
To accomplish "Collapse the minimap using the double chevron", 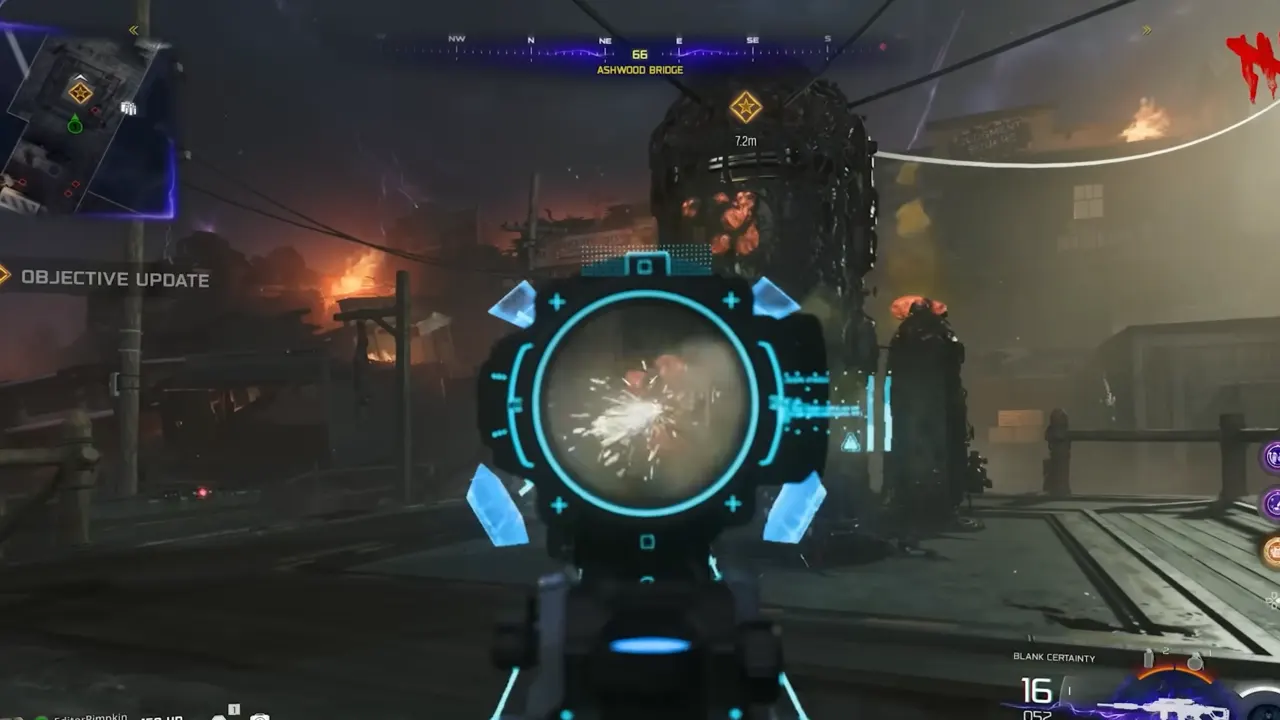I will click(x=131, y=29).
